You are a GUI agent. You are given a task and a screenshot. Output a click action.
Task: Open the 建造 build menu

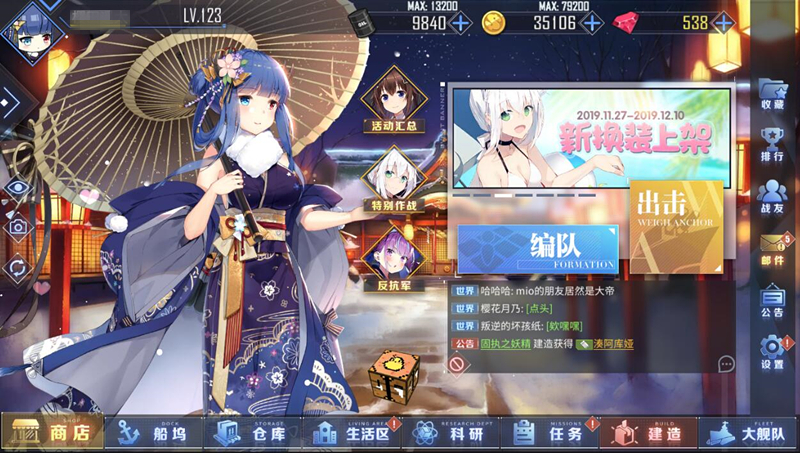pos(648,432)
